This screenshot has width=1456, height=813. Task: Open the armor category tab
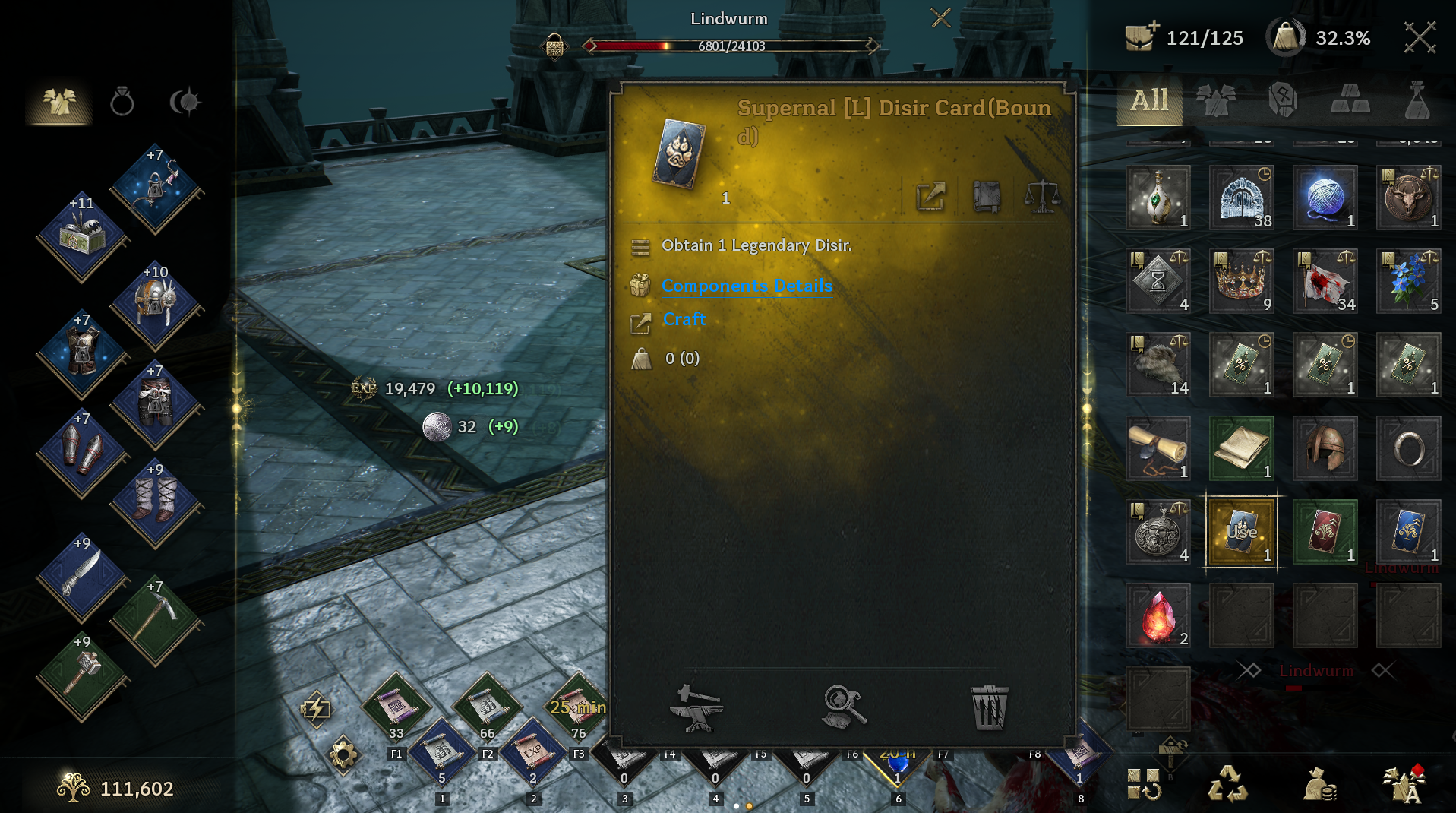(1215, 100)
